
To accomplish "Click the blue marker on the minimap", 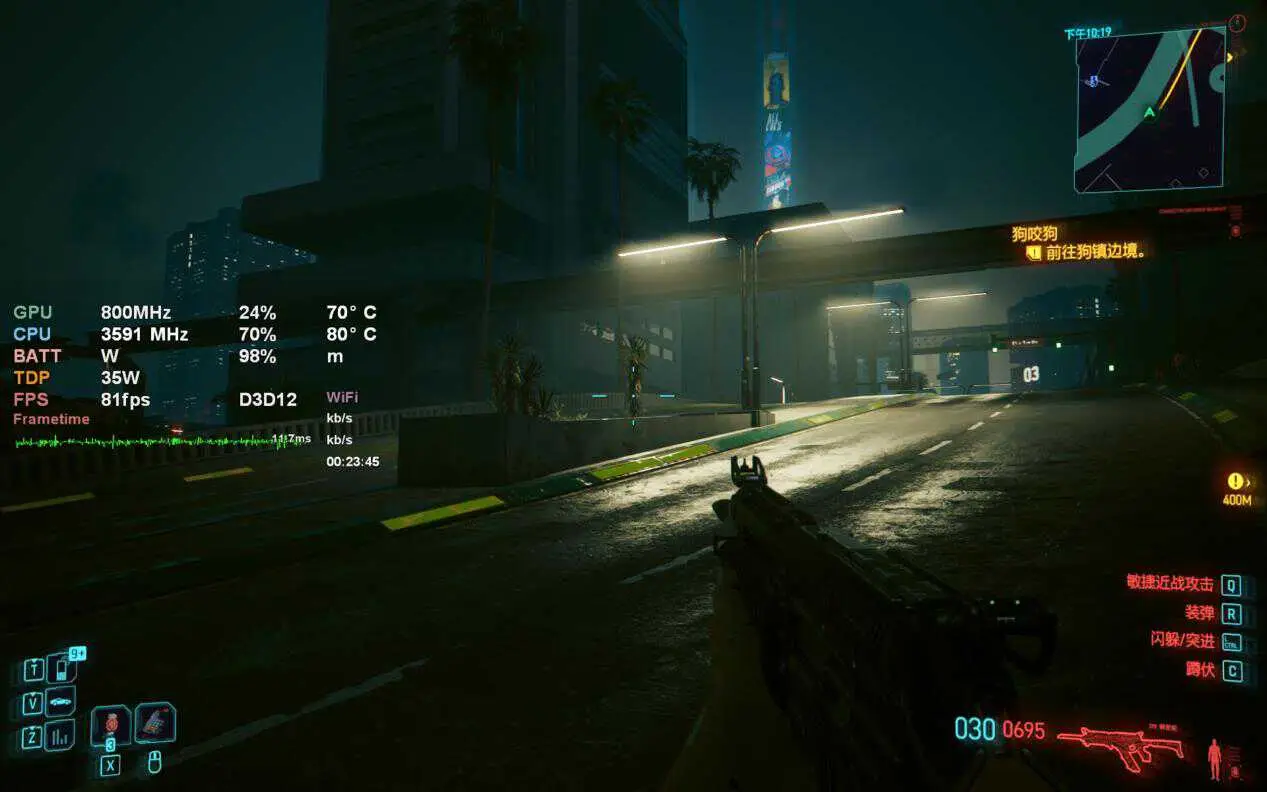I will click(x=1095, y=81).
